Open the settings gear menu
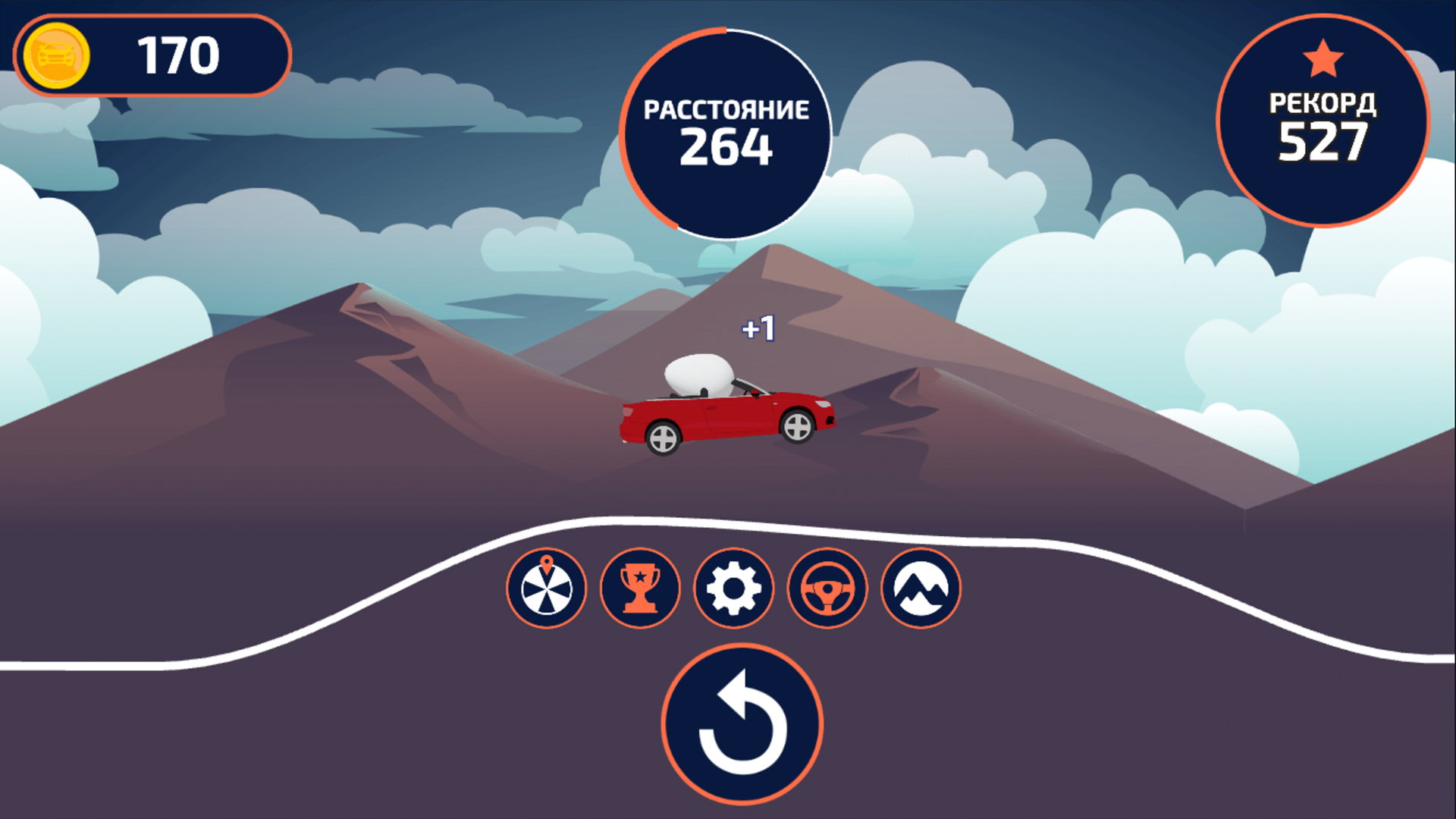 pos(734,589)
